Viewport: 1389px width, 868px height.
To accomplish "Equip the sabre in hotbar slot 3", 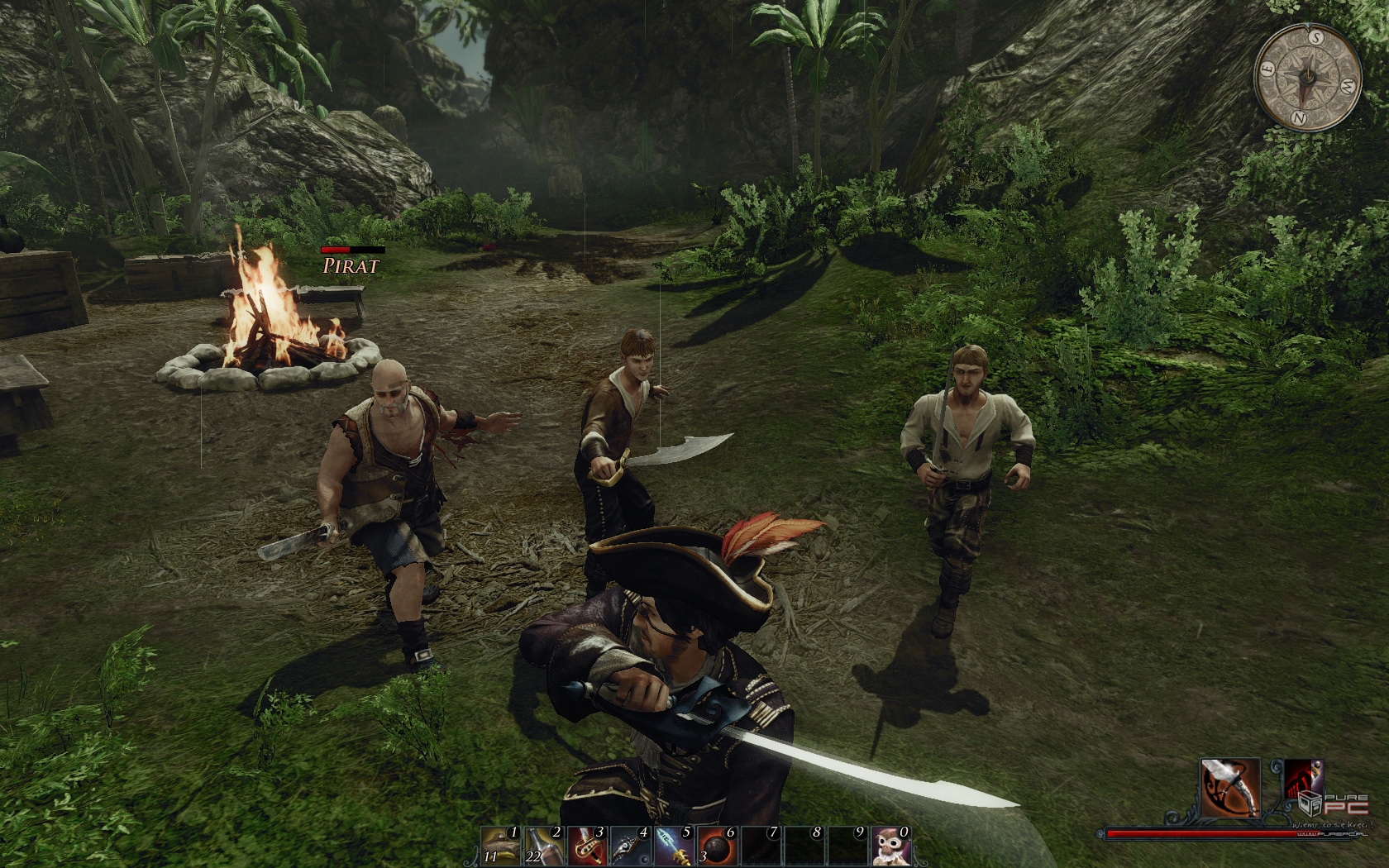I will pos(586,845).
